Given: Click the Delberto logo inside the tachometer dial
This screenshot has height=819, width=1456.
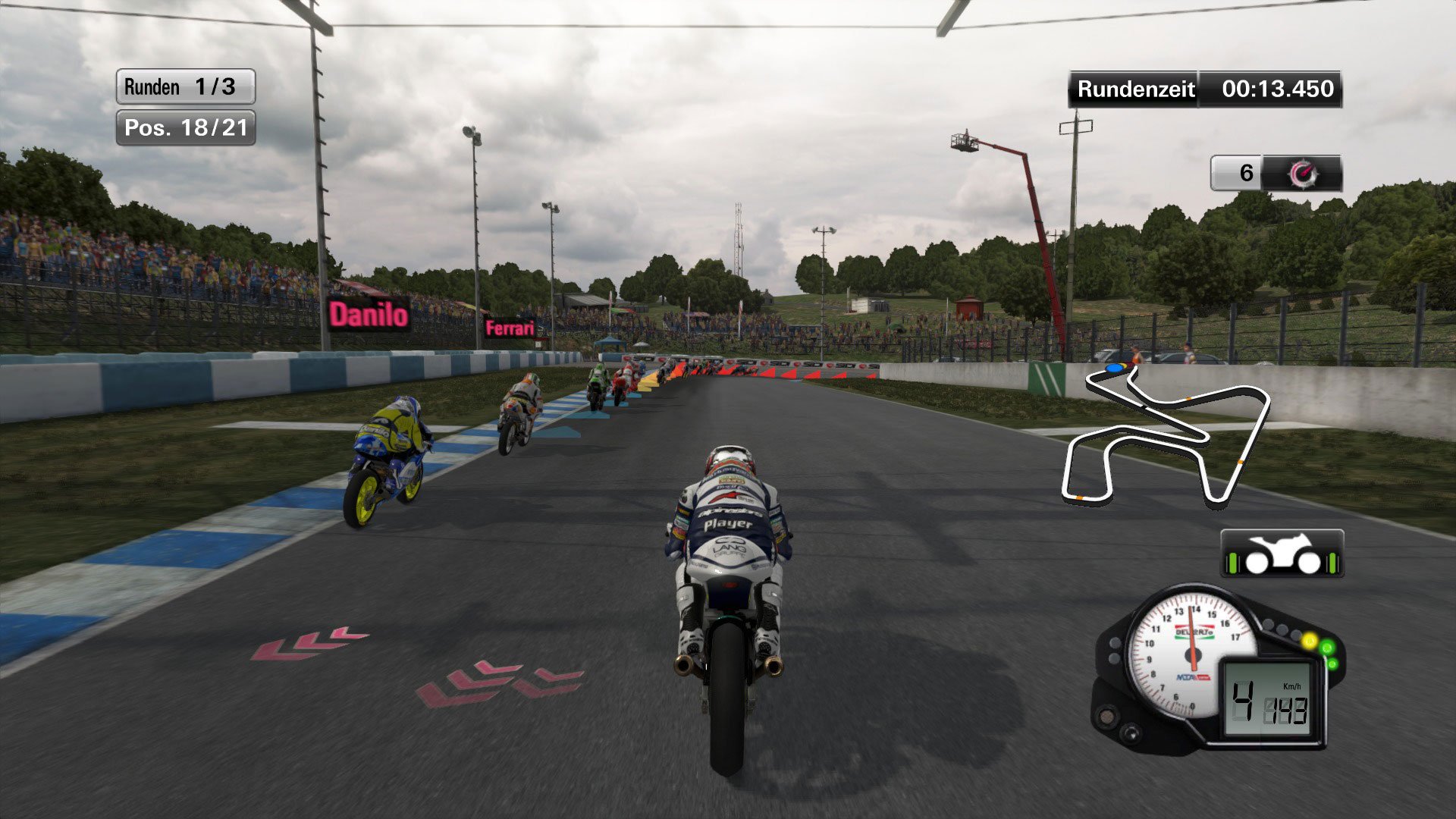Looking at the screenshot, I should [1194, 632].
